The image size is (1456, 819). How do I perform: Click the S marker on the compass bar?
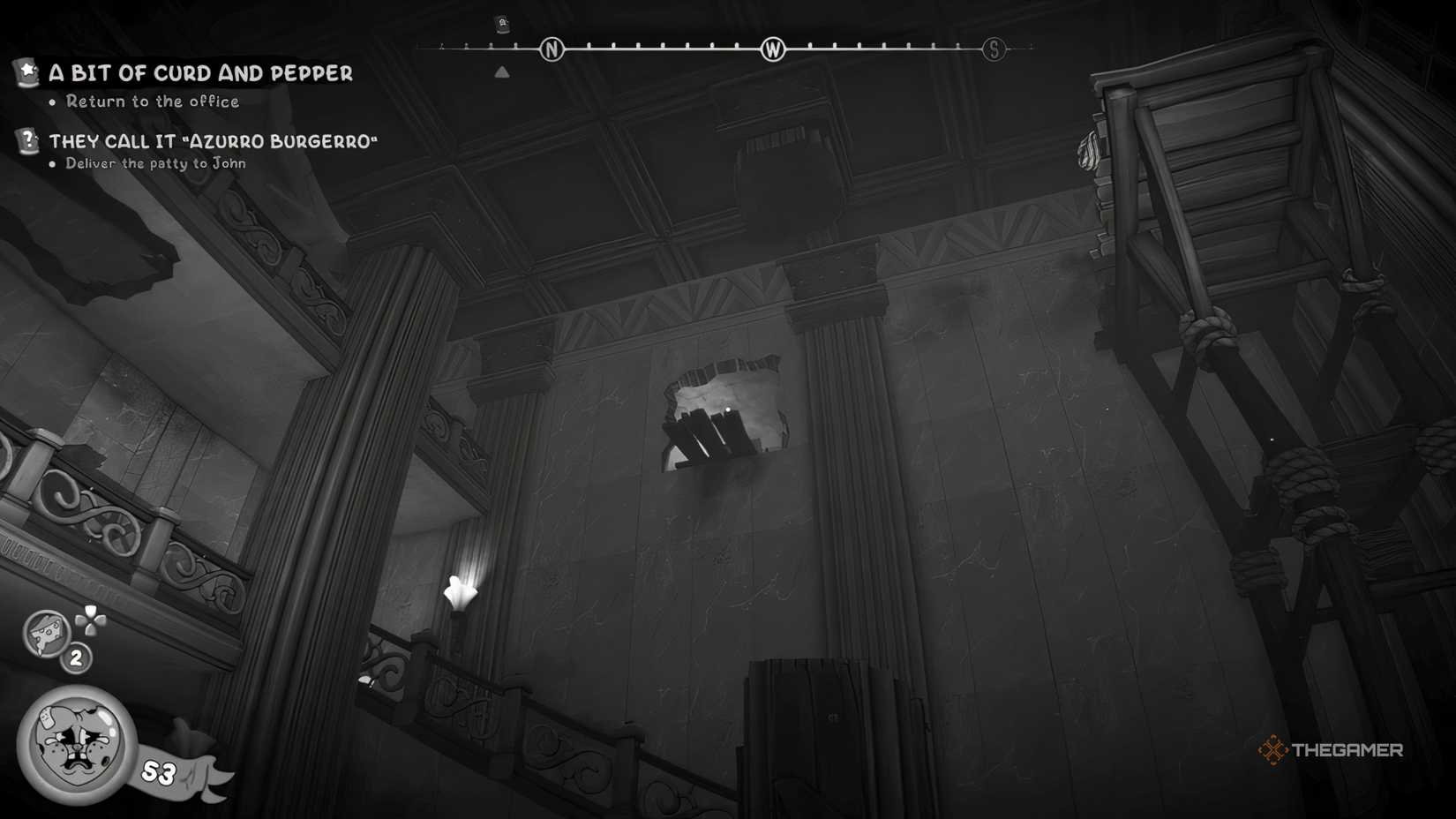click(995, 49)
